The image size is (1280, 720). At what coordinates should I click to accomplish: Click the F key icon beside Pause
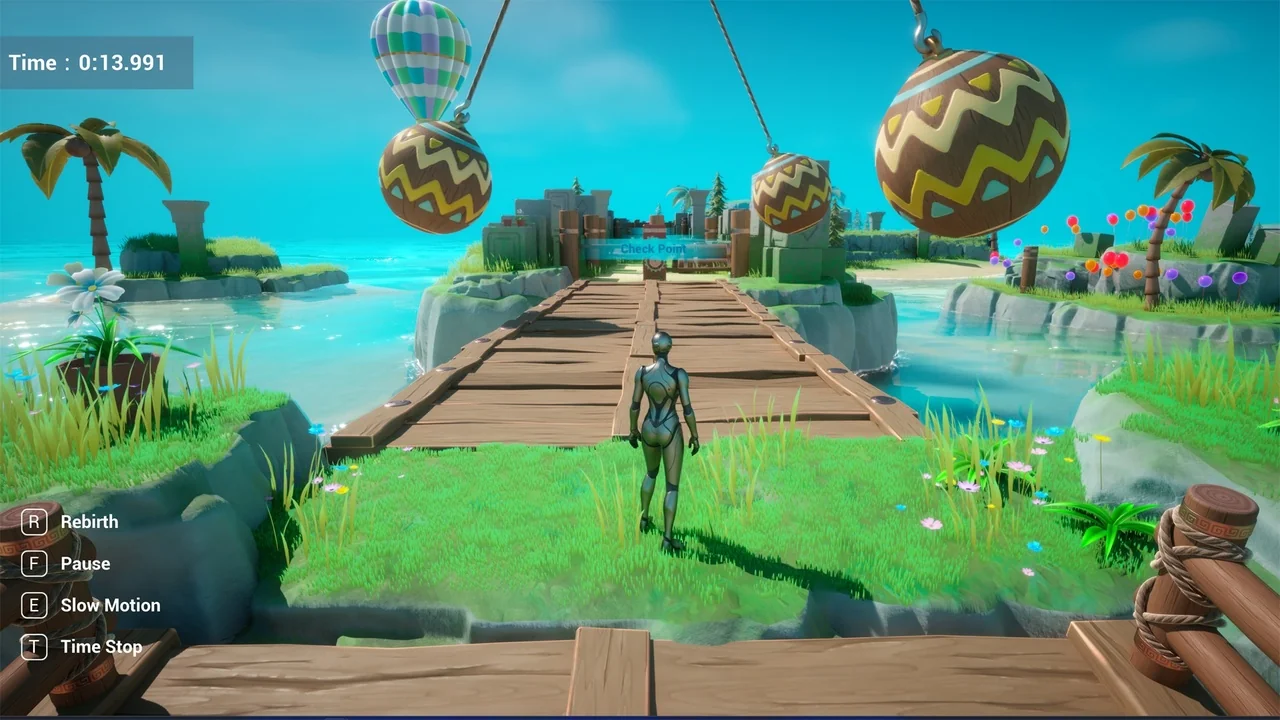click(x=34, y=563)
